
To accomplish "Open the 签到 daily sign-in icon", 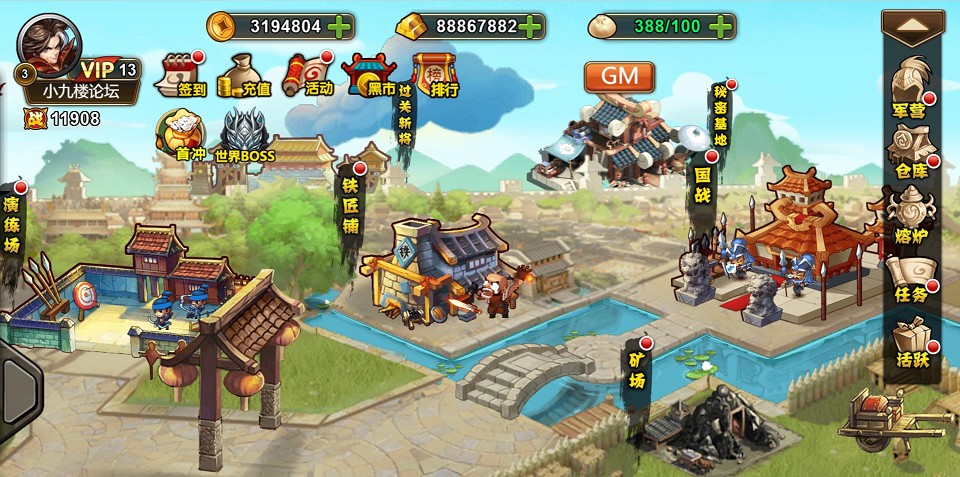I will coord(180,74).
